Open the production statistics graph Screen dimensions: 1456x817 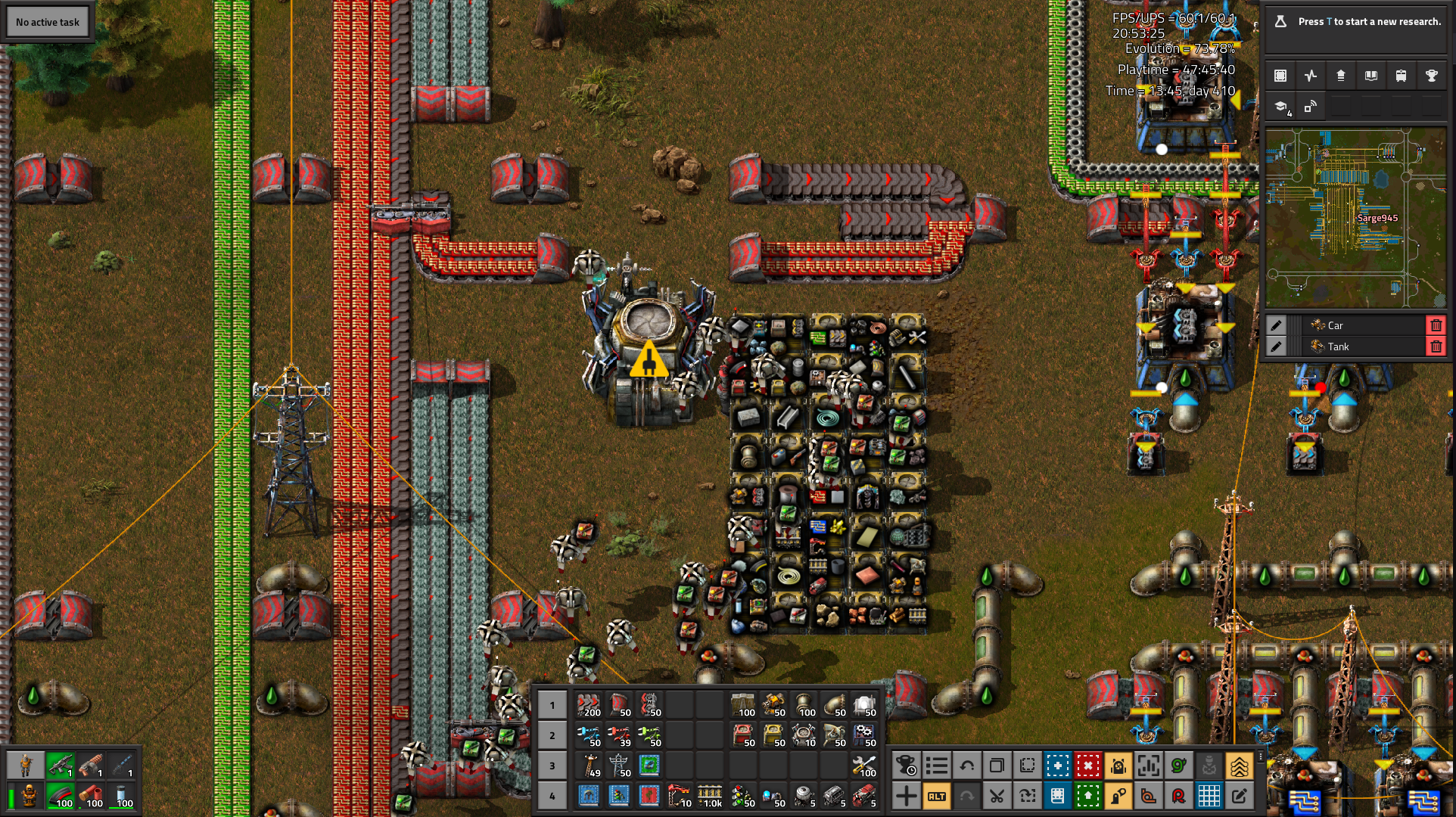[1311, 76]
